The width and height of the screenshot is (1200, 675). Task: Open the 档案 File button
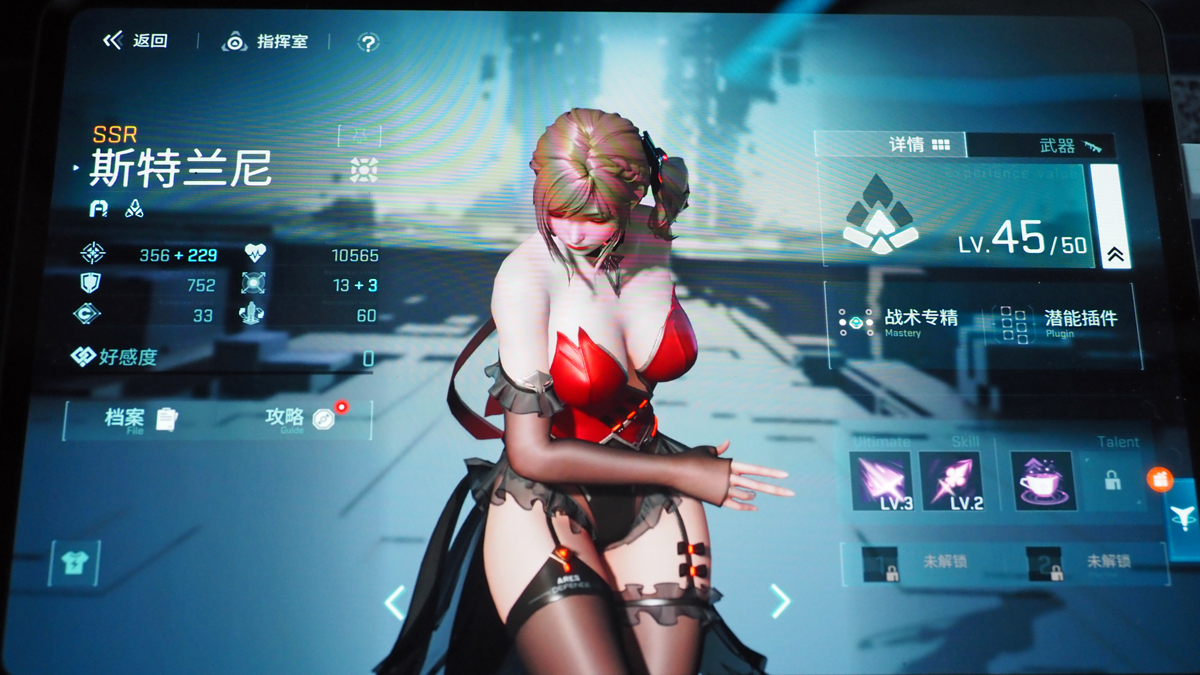click(140, 419)
